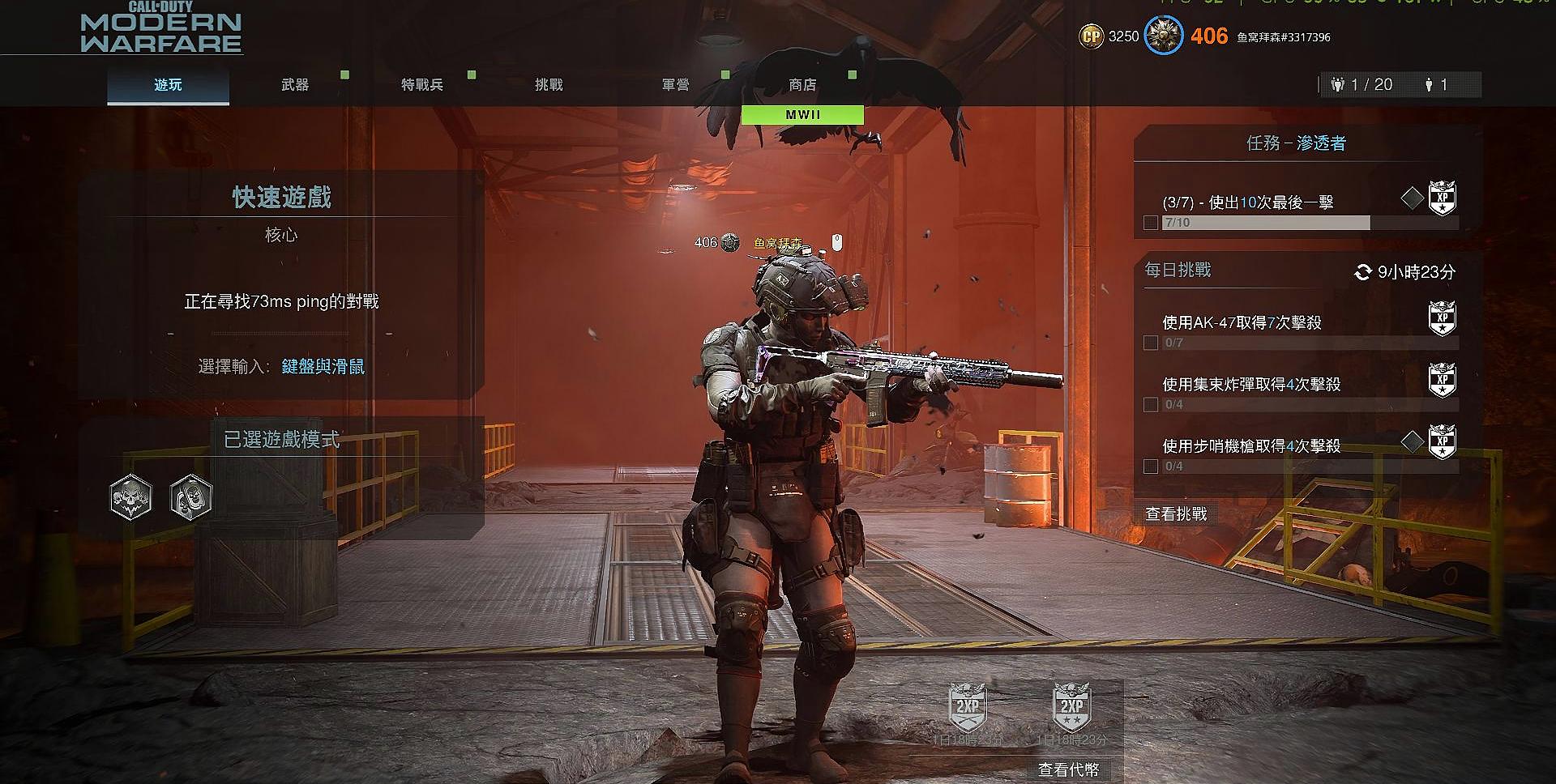Image resolution: width=1556 pixels, height=784 pixels.
Task: Visit the 商店 tab
Action: 802,85
